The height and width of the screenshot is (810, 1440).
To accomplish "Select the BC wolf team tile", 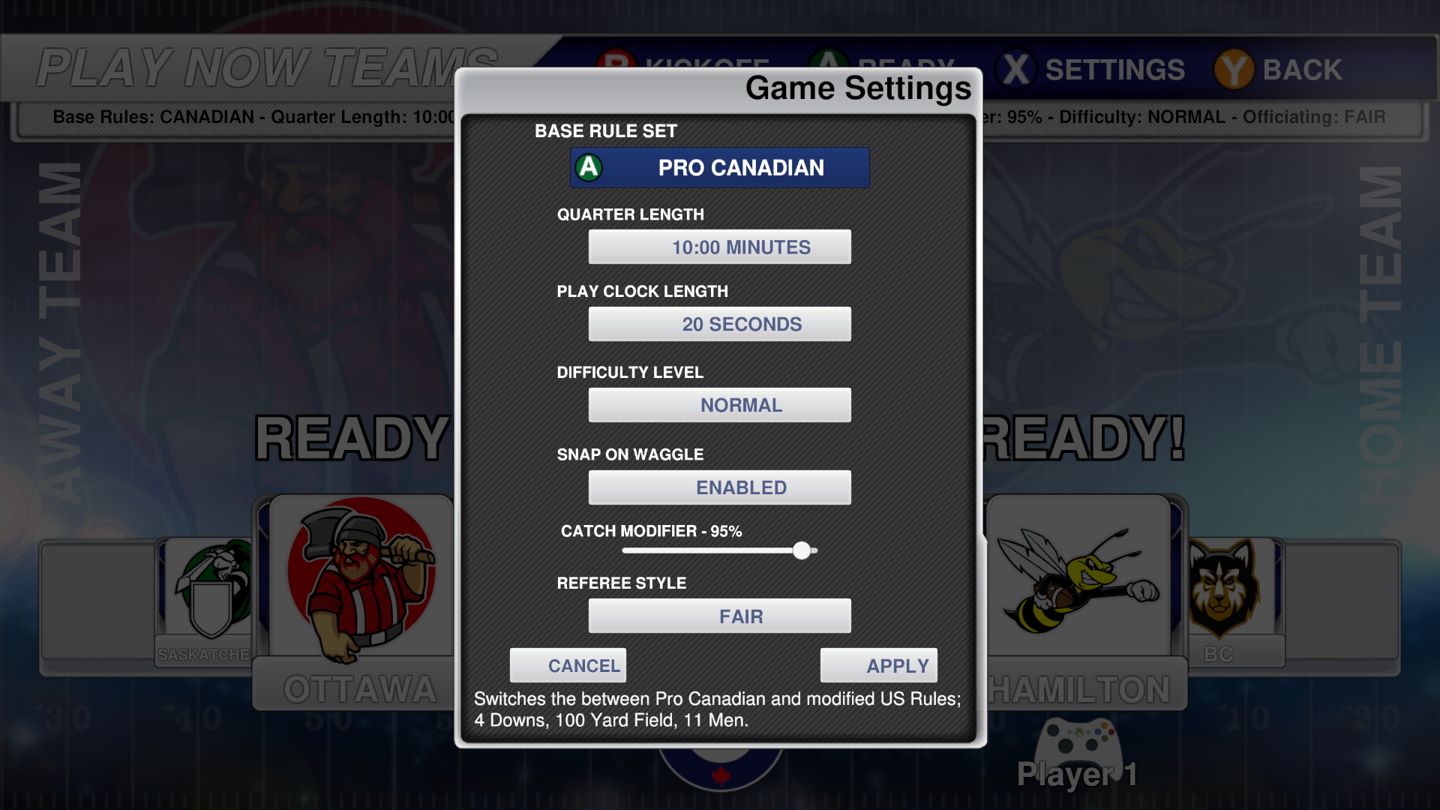I will (1220, 595).
